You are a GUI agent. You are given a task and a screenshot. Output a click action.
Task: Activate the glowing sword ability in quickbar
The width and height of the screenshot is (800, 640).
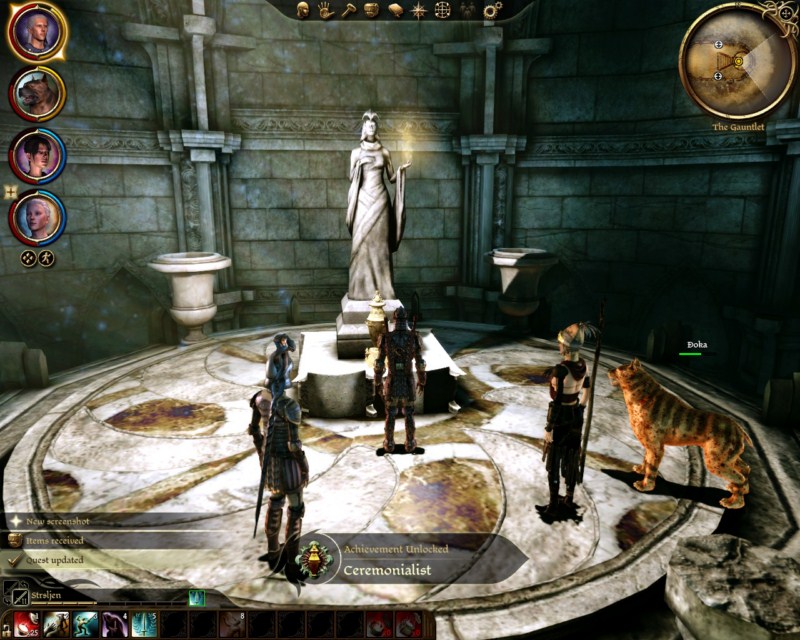pos(143,625)
